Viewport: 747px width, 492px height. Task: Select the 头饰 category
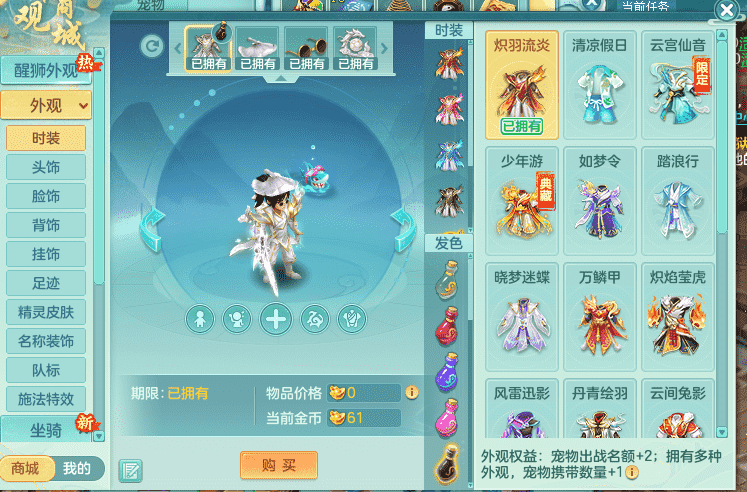46,167
